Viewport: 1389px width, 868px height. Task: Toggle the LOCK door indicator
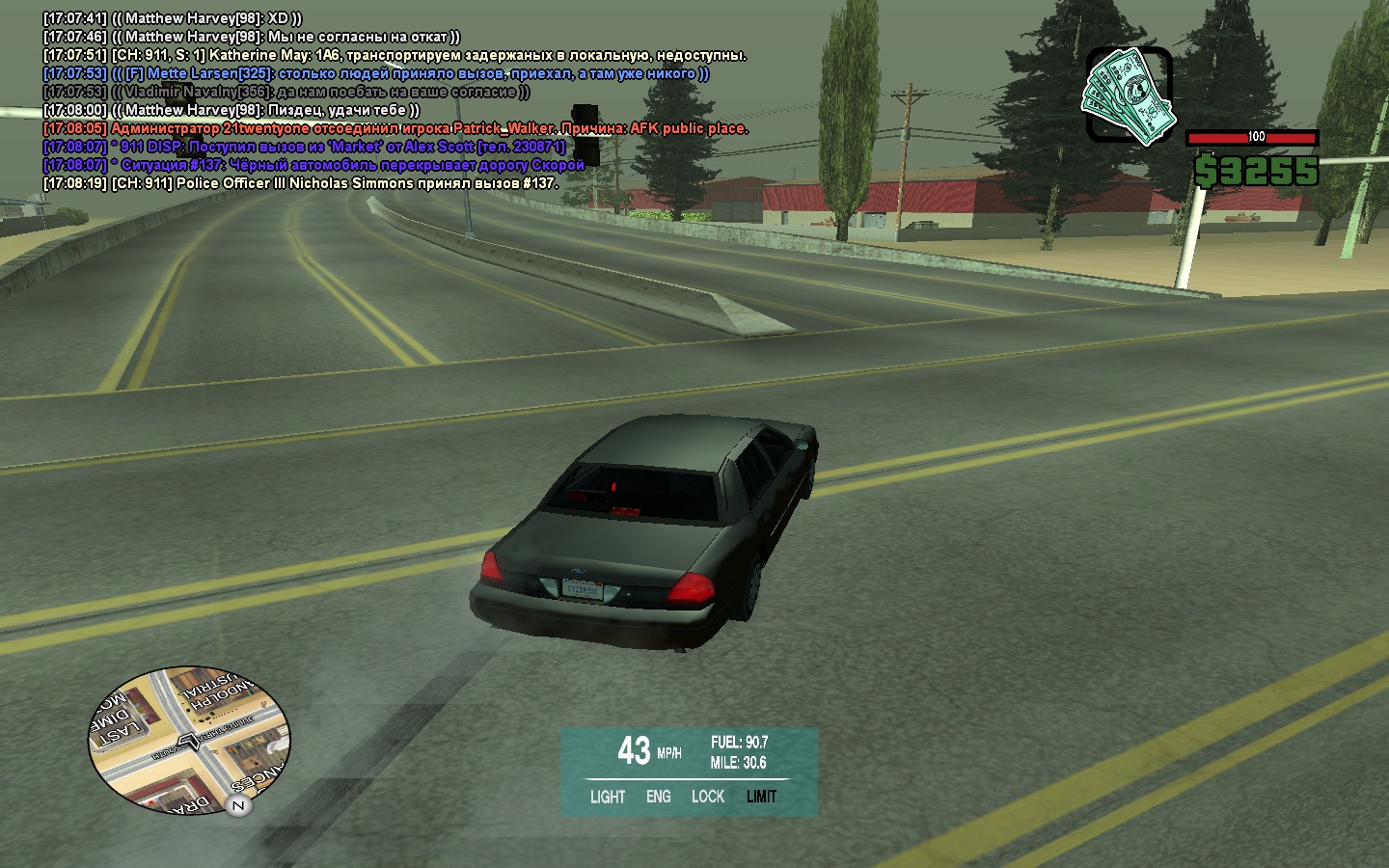point(708,797)
